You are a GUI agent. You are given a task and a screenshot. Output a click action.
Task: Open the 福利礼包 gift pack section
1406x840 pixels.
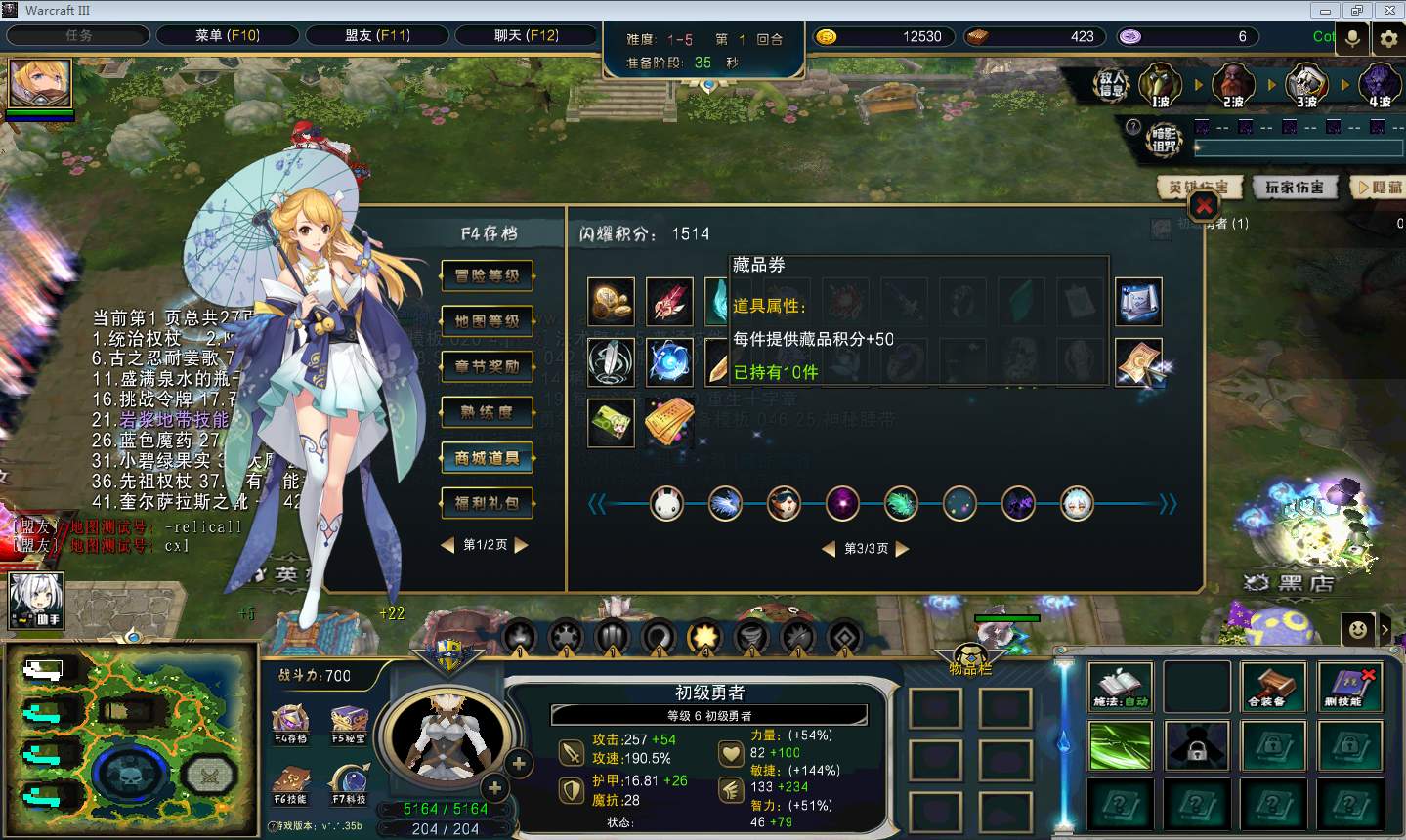(487, 503)
